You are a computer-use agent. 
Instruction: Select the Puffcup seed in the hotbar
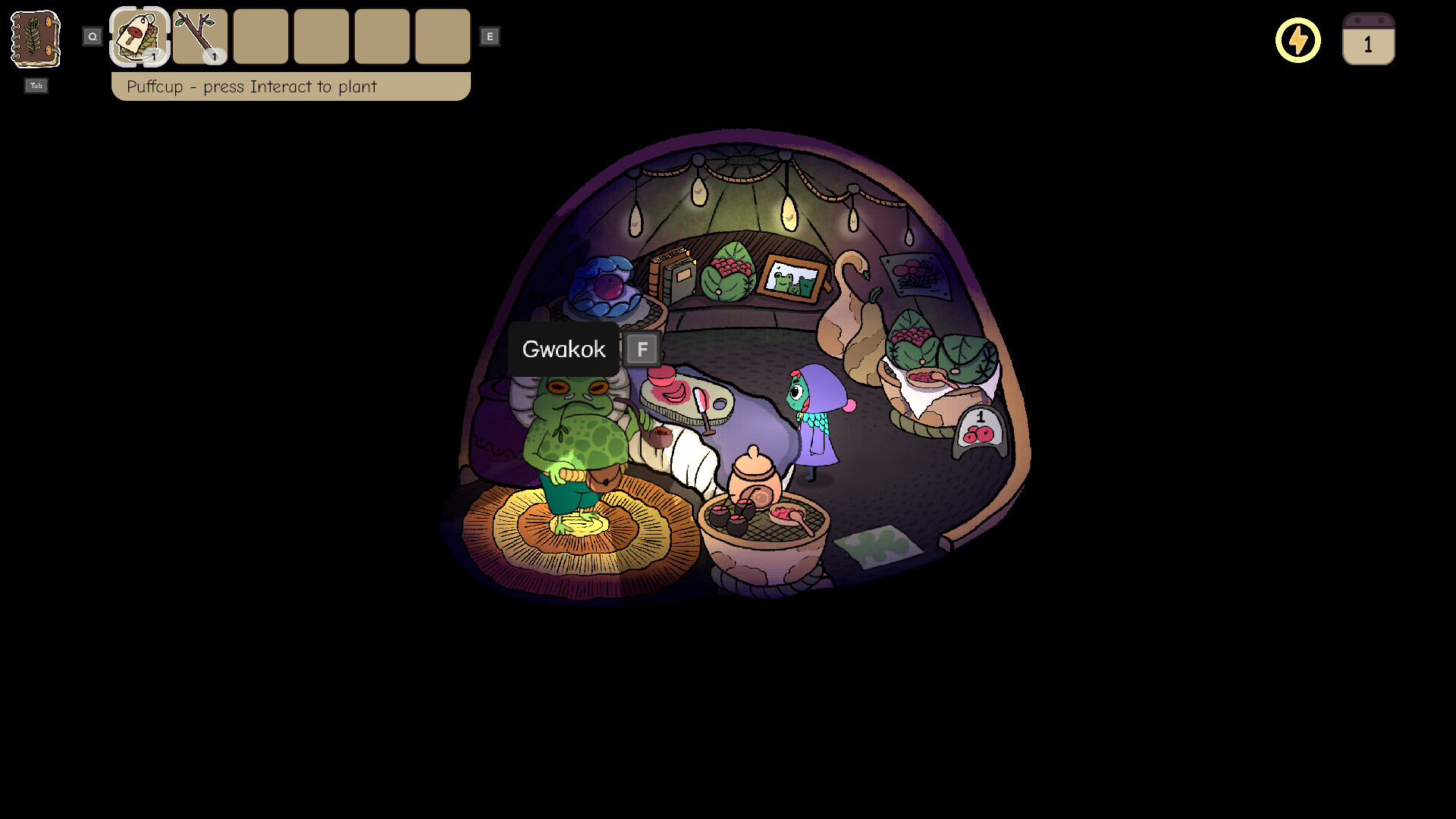coord(139,36)
